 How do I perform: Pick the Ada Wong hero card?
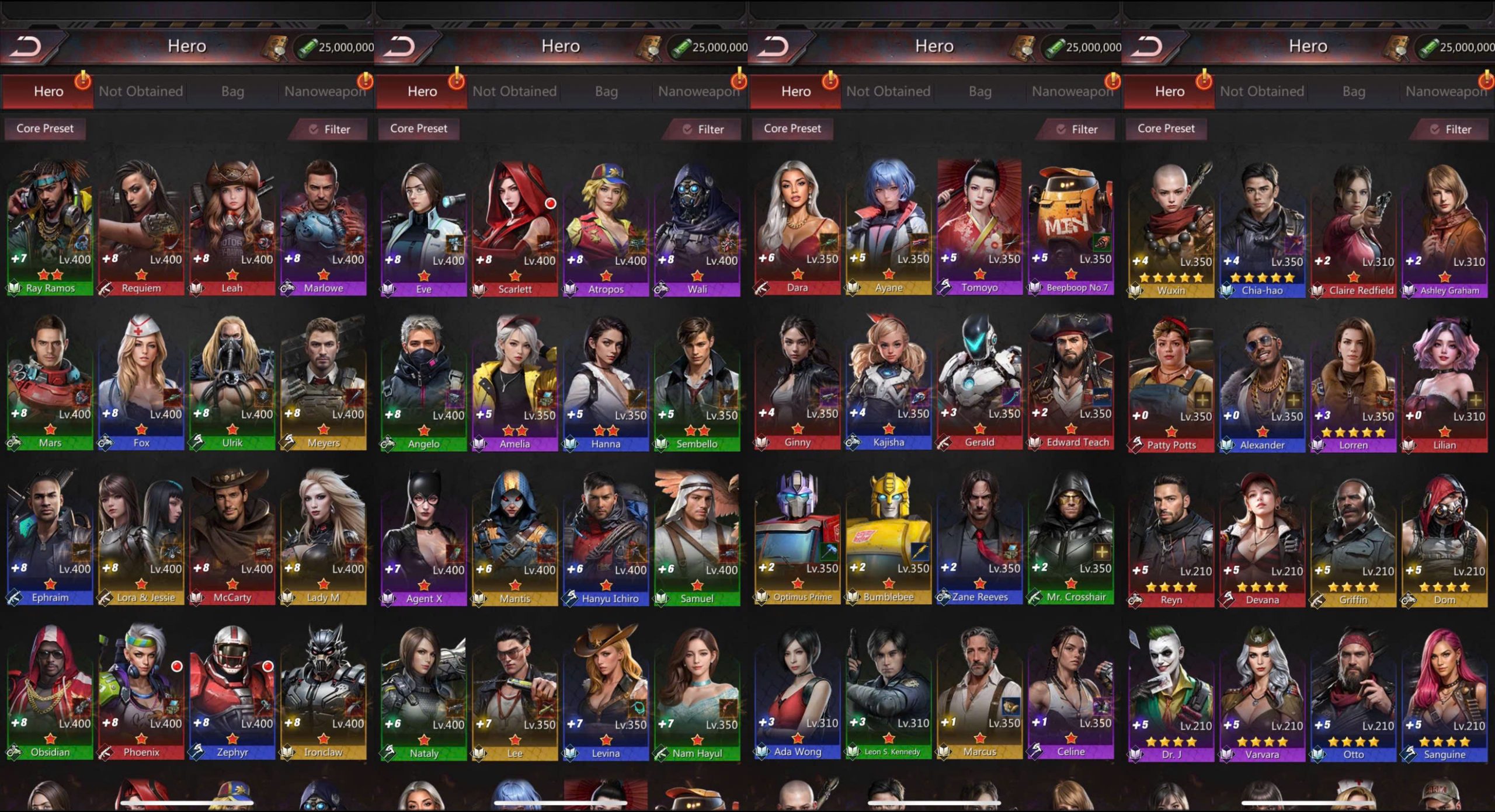[797, 692]
